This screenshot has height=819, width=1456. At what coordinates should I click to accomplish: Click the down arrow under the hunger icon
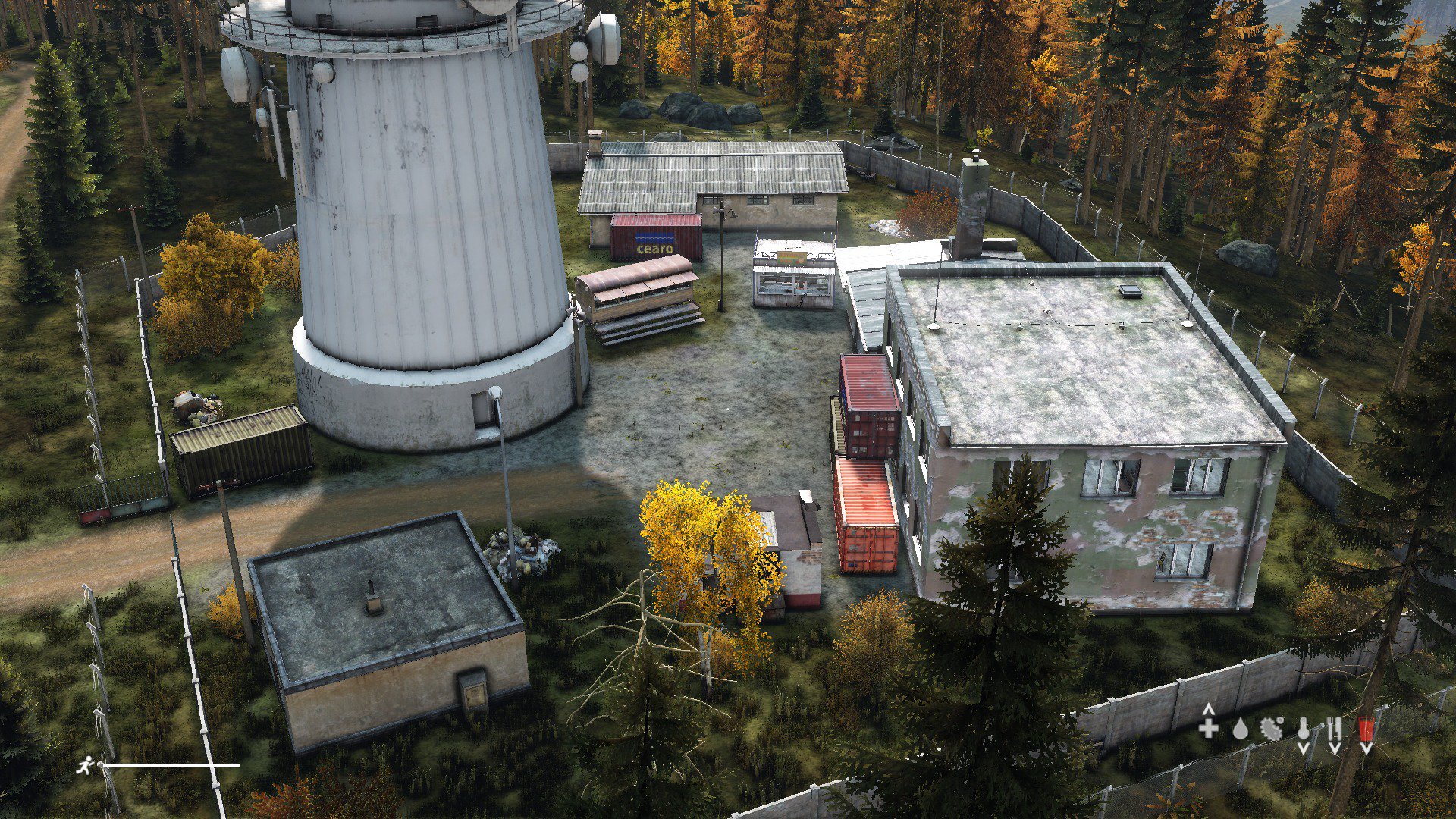(1335, 748)
